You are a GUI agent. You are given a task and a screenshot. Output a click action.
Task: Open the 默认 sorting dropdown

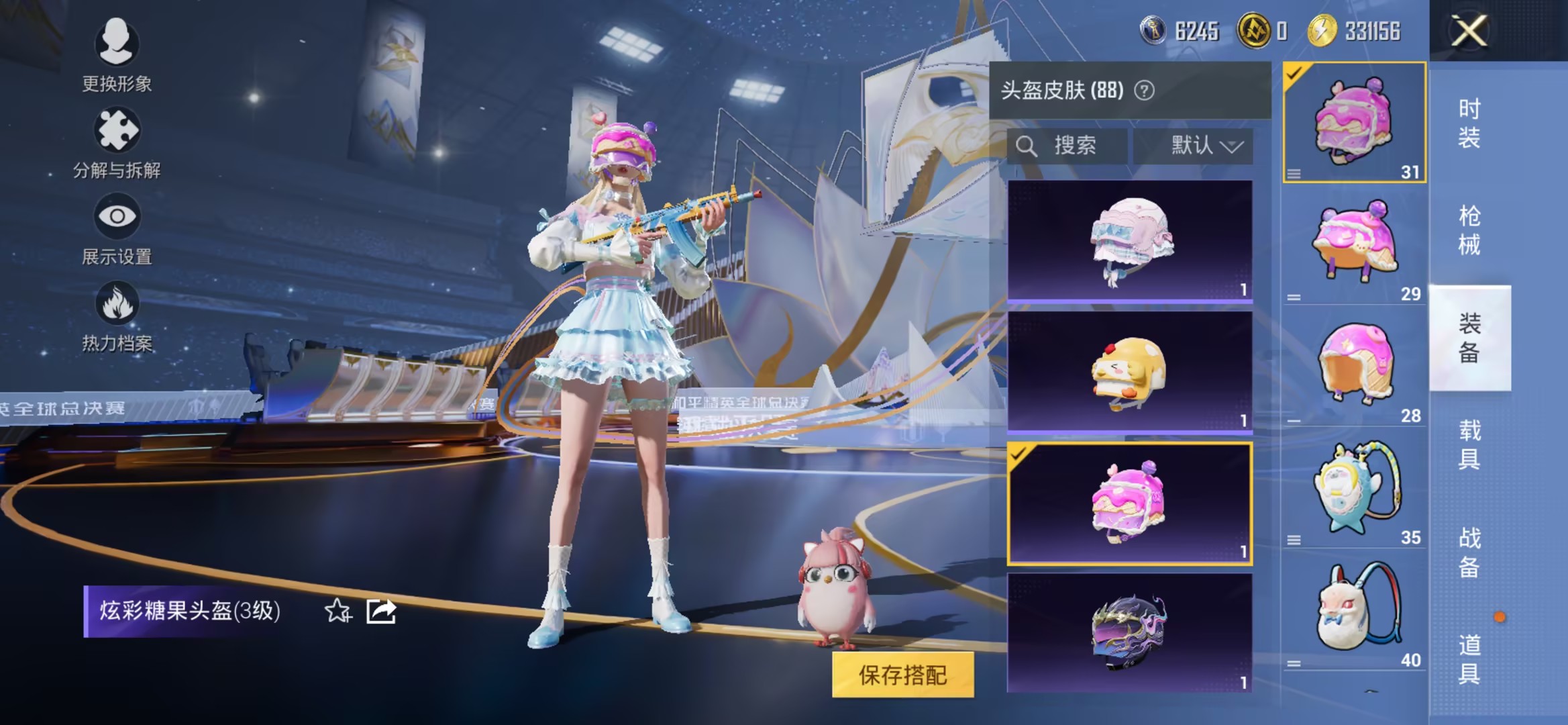coord(1198,146)
